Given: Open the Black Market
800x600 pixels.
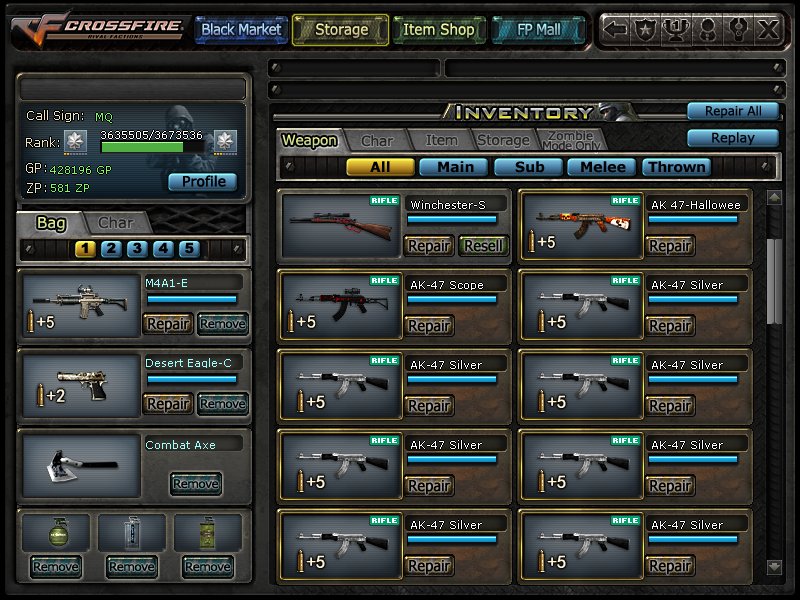Looking at the screenshot, I should [x=241, y=30].
